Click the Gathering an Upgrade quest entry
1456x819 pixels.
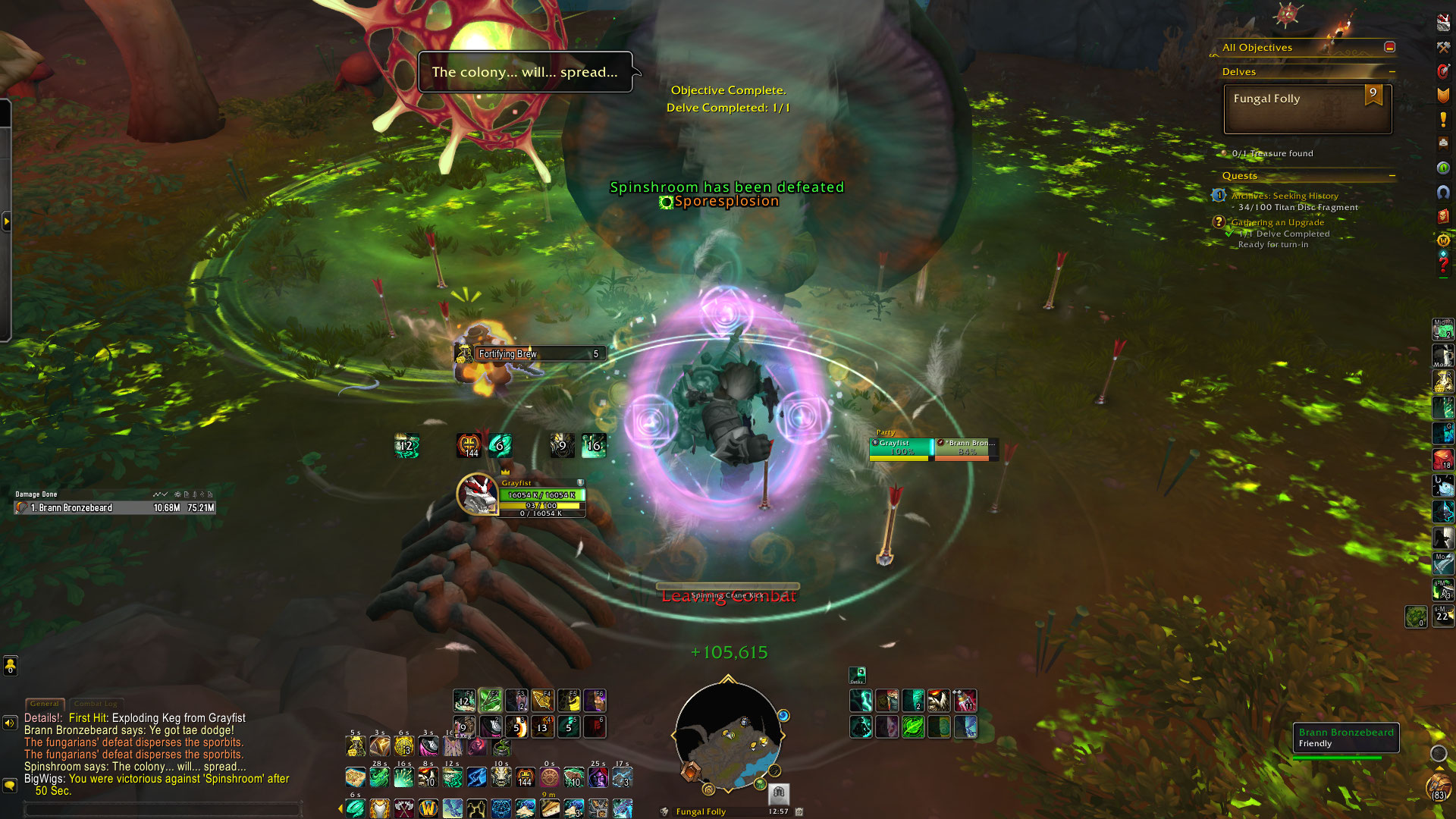tap(1277, 222)
